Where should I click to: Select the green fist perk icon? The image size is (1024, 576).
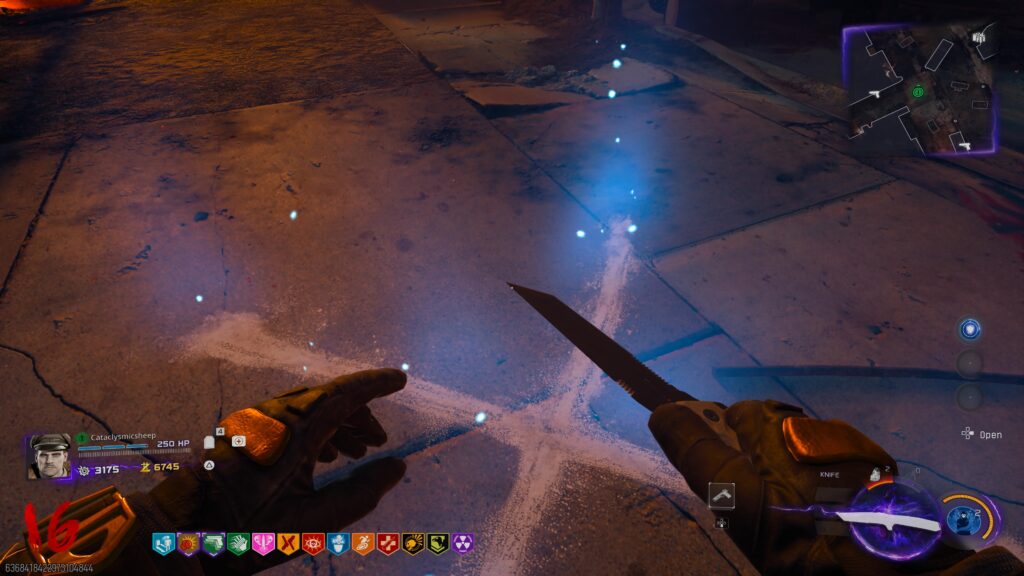coord(238,544)
